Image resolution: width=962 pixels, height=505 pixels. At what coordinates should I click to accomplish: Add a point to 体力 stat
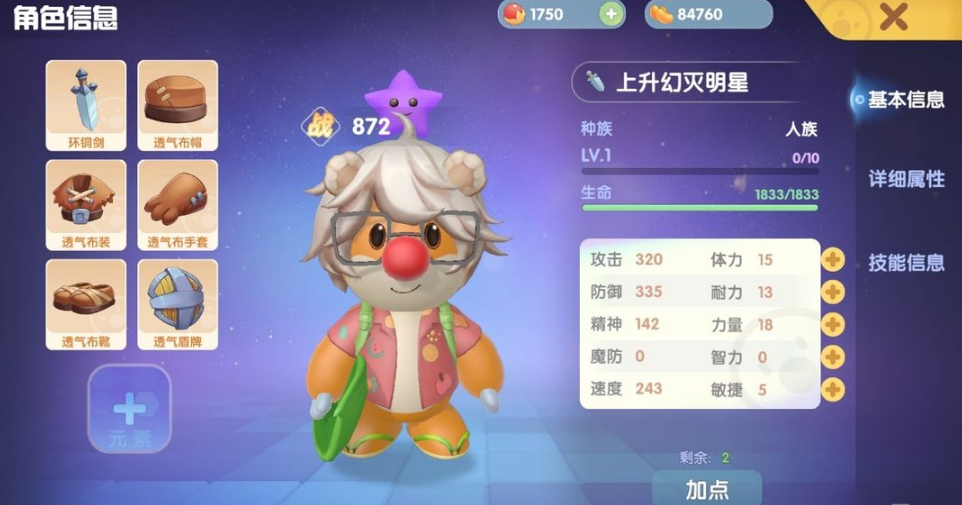(832, 260)
